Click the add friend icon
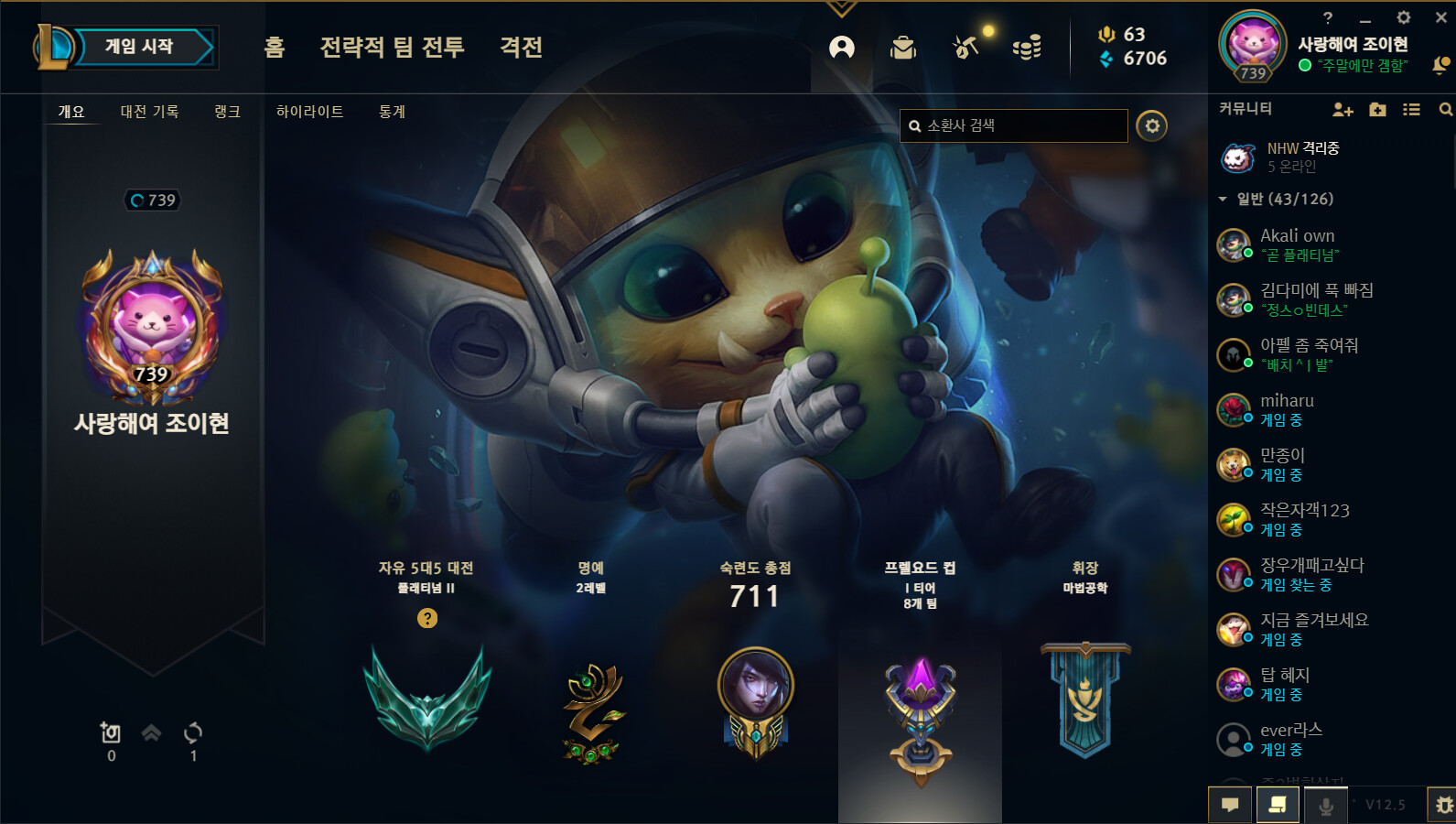The image size is (1456, 824). pos(1343,110)
